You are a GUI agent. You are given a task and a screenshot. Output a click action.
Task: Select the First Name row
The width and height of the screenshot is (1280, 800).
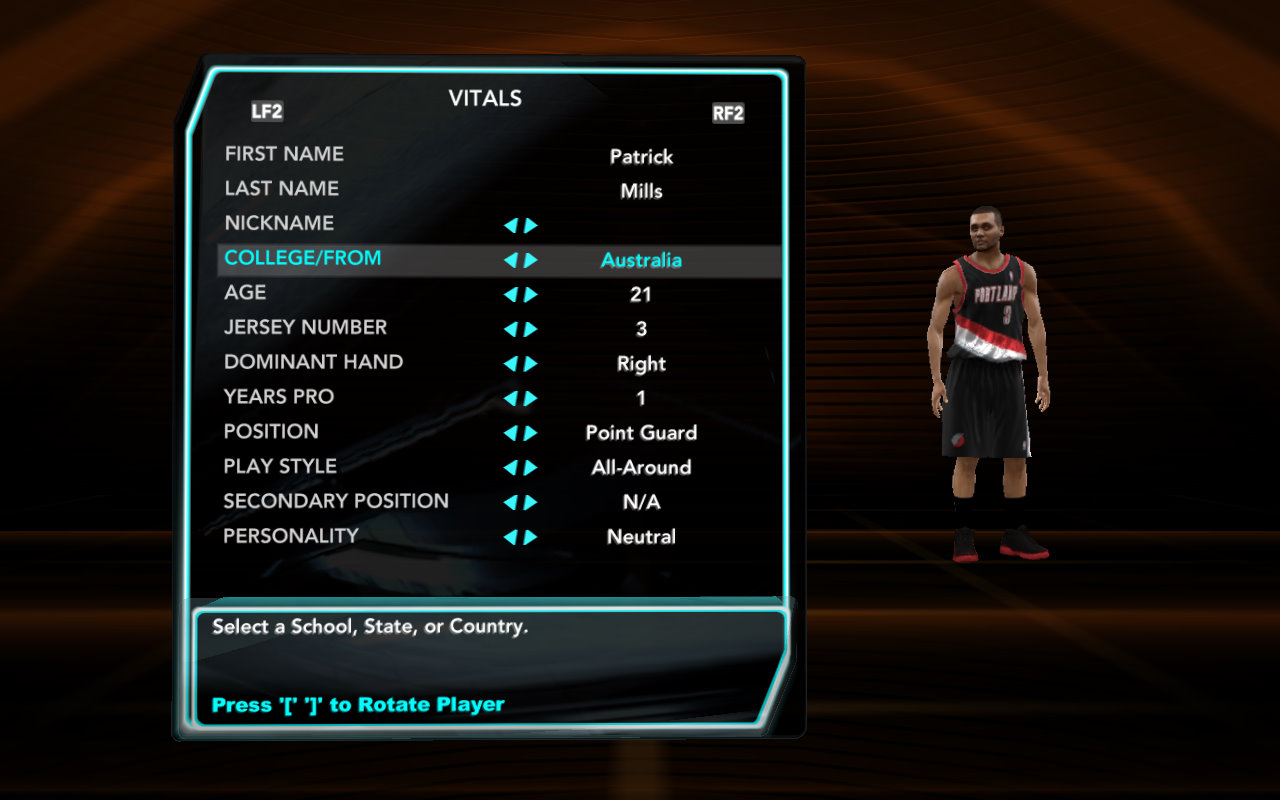click(284, 154)
